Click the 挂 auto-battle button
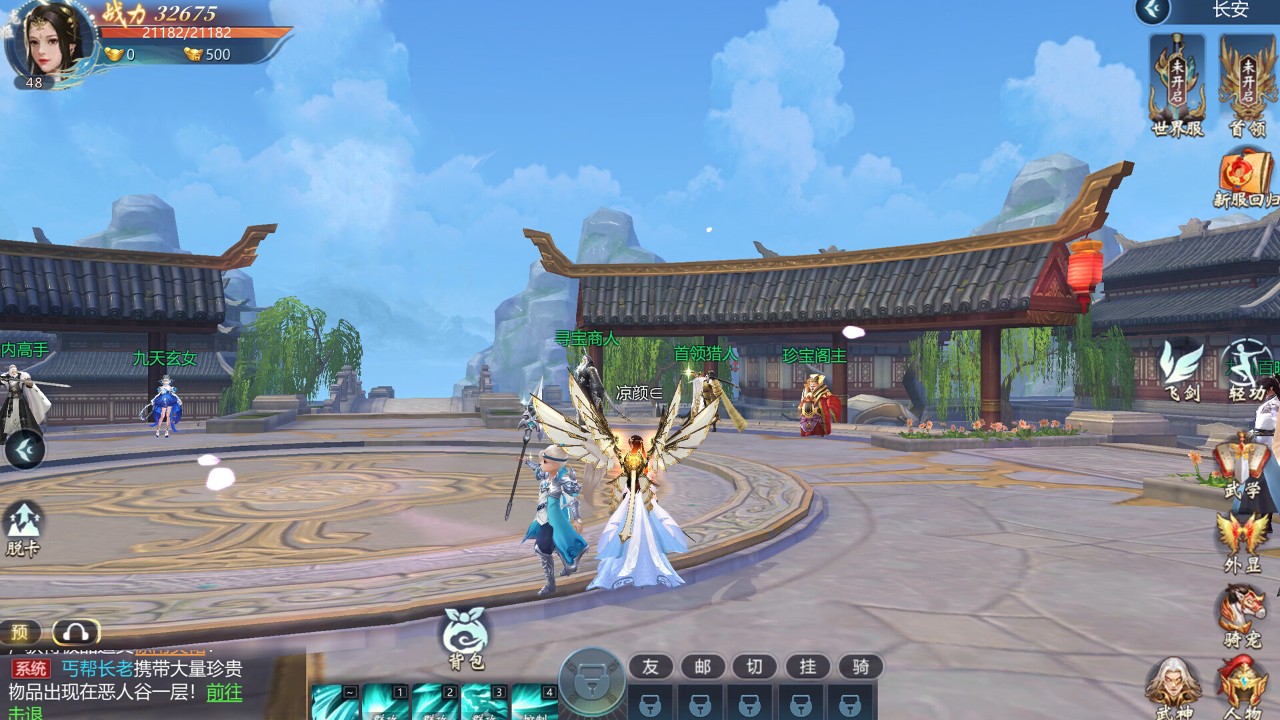The width and height of the screenshot is (1280, 720). pos(808,667)
